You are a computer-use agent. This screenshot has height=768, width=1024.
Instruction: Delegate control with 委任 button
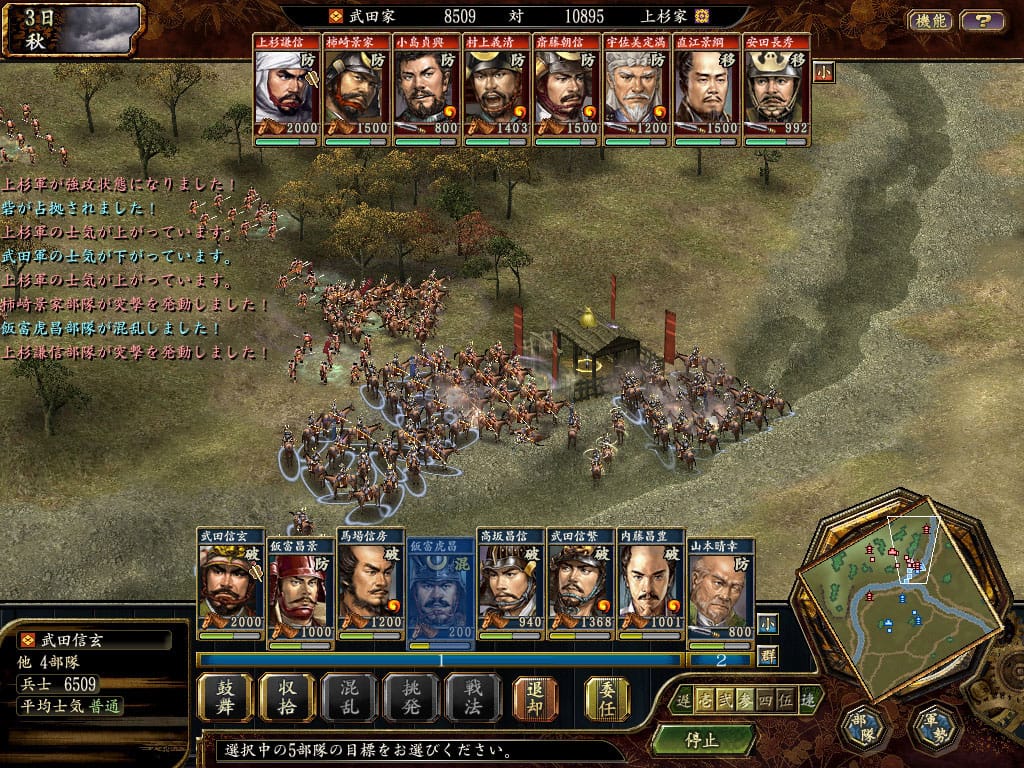coord(607,697)
